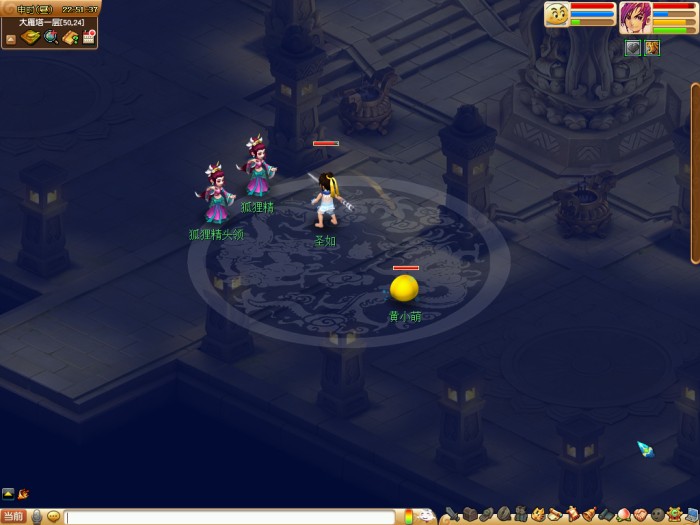Screen dimensions: 700x525
Task: Open the treasure chest inventory icon
Action: tap(470, 515)
